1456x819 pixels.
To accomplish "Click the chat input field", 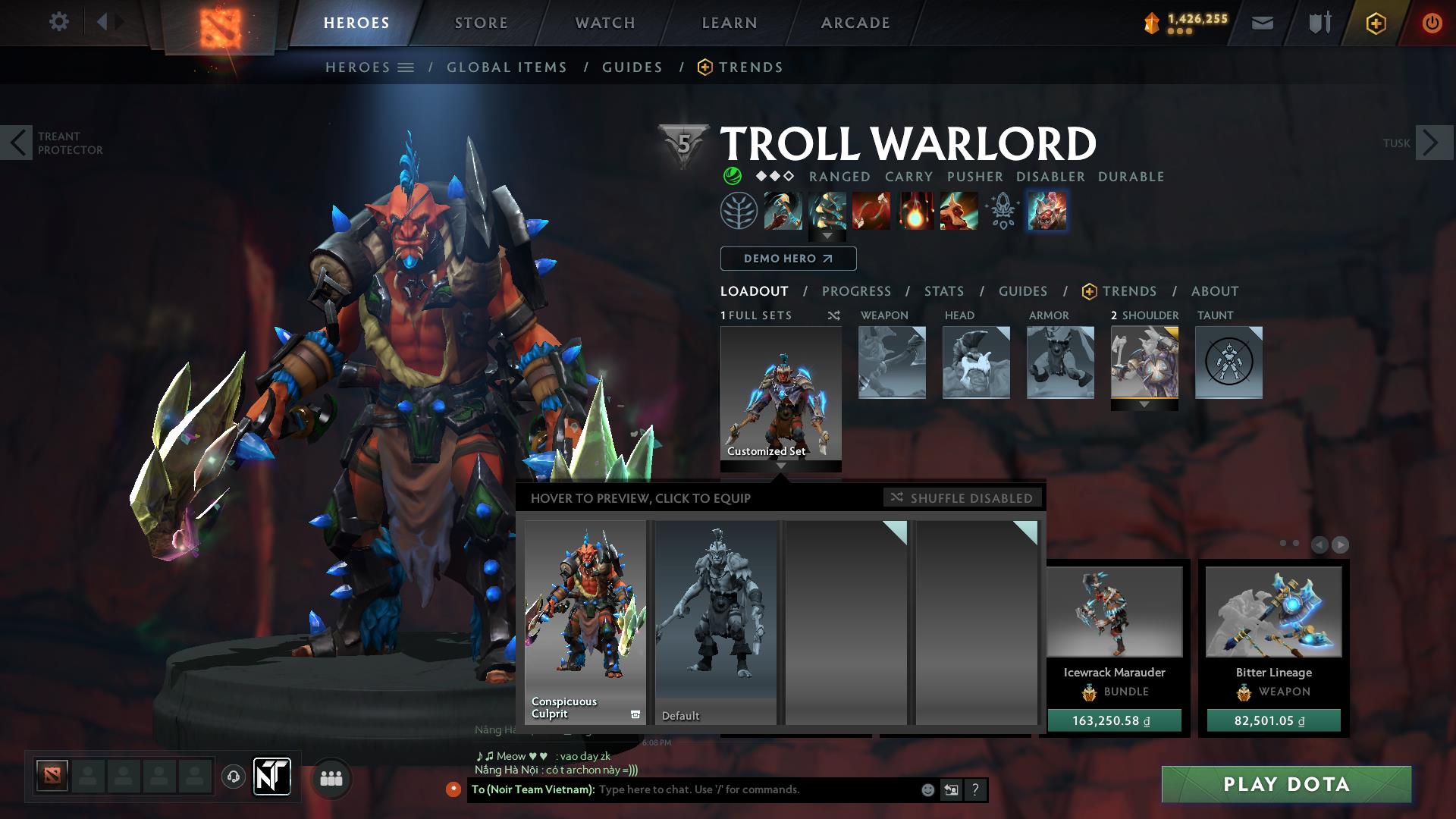I will point(720,789).
